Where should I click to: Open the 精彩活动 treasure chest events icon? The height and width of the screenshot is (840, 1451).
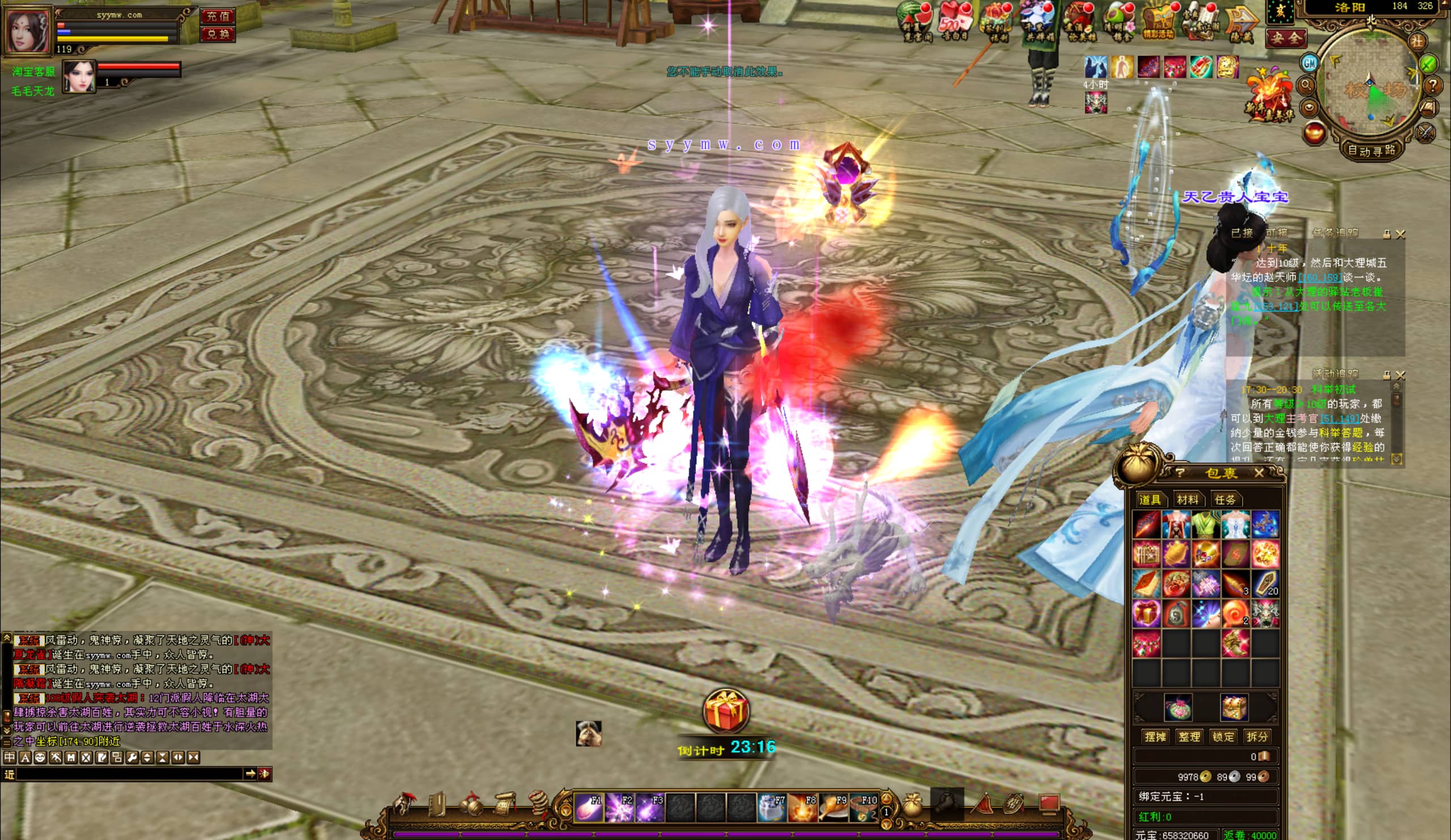click(1159, 22)
